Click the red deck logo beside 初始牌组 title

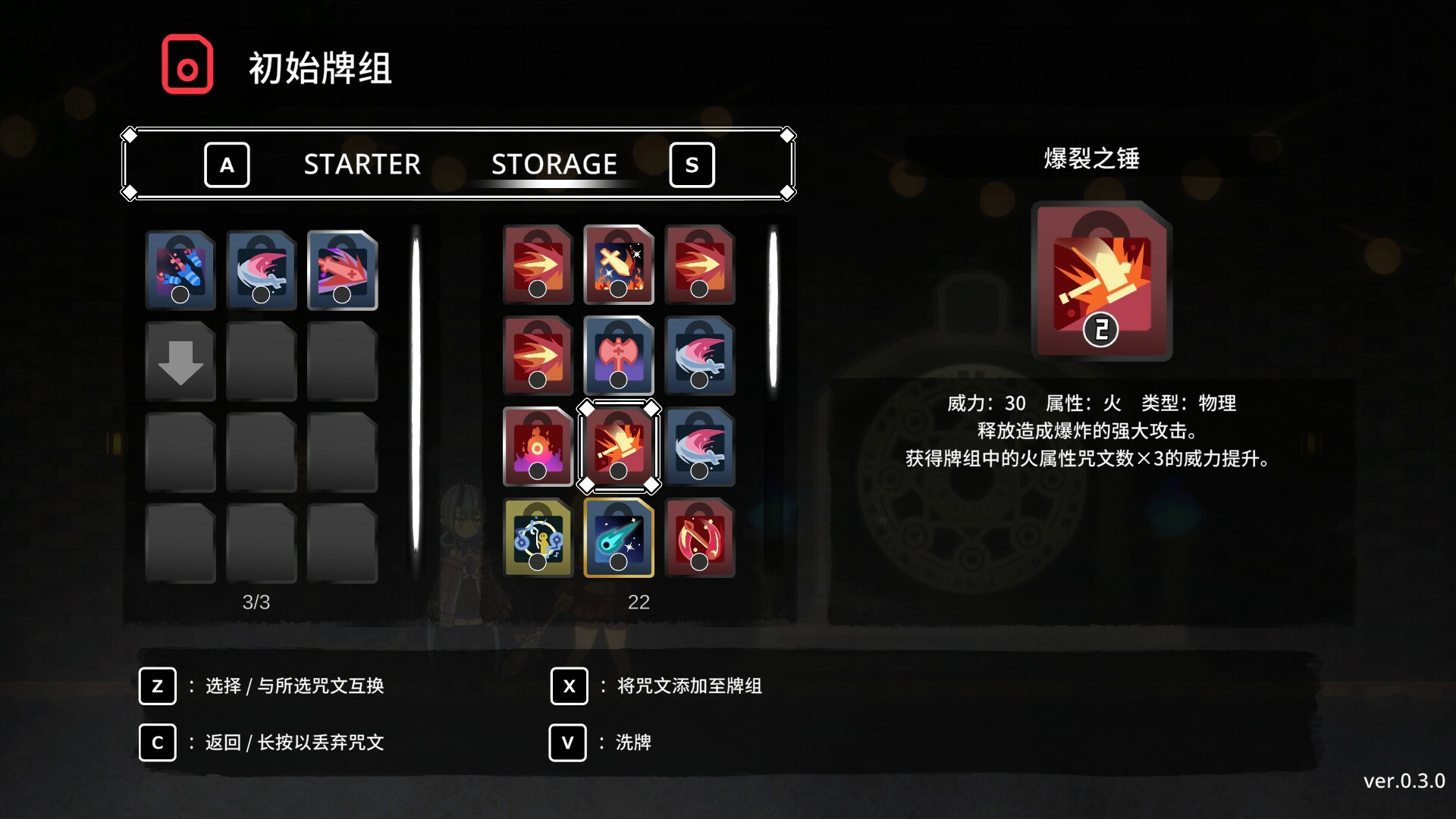click(x=188, y=64)
